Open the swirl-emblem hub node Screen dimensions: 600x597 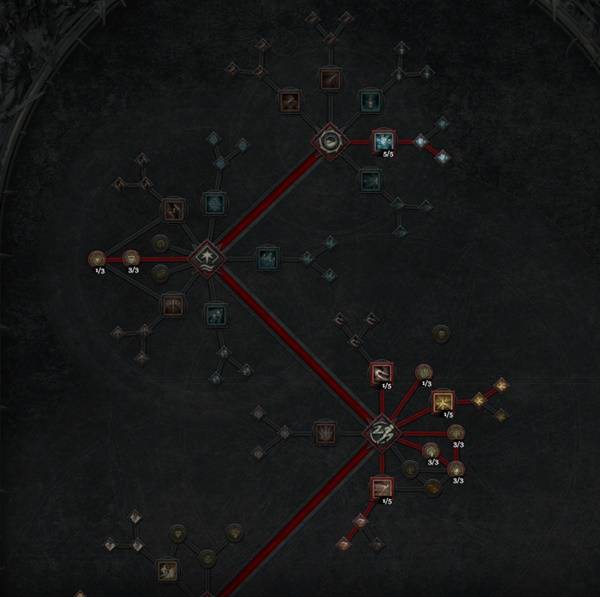coord(383,432)
